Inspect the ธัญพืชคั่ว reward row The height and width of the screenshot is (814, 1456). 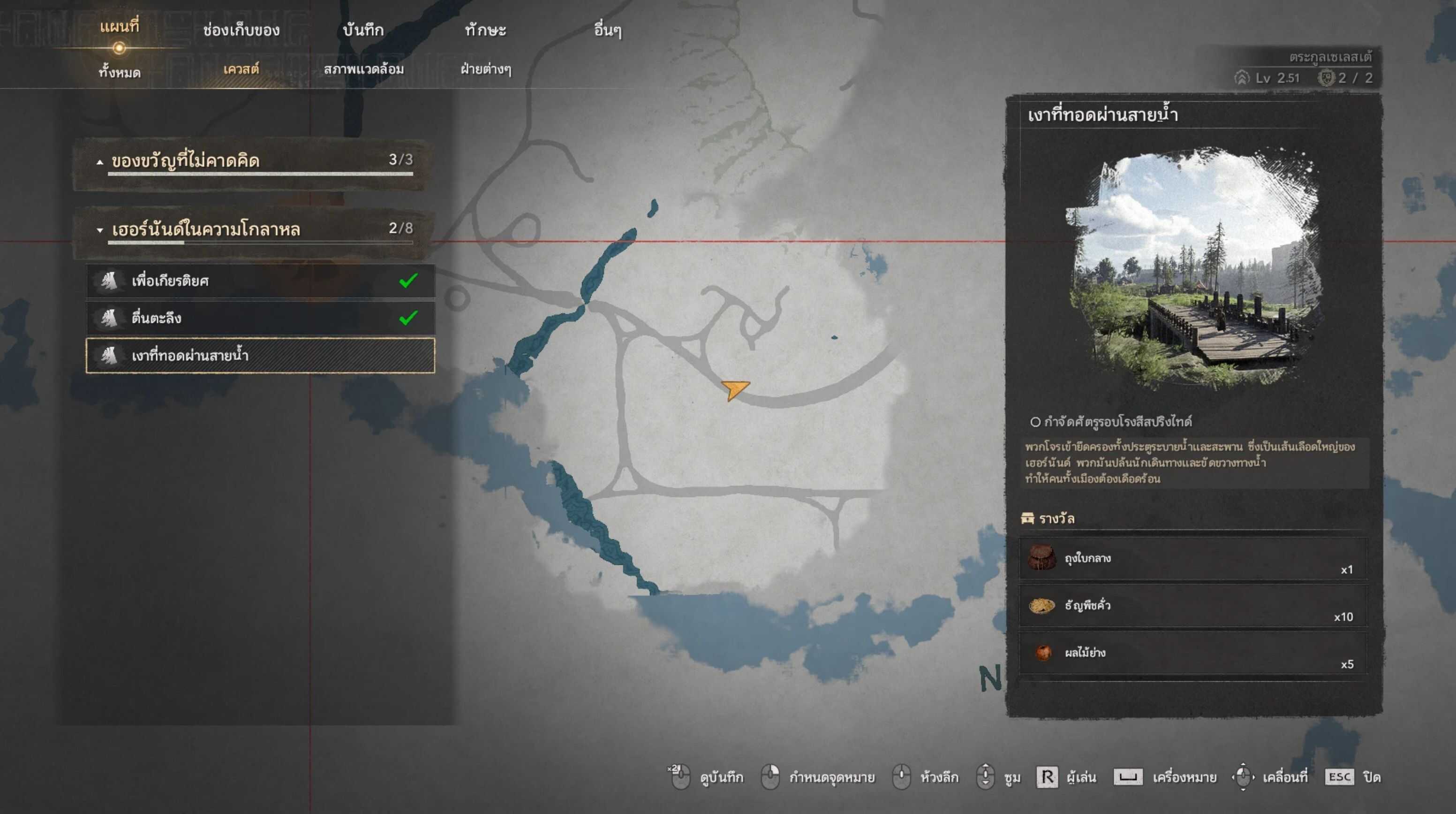coord(1192,606)
